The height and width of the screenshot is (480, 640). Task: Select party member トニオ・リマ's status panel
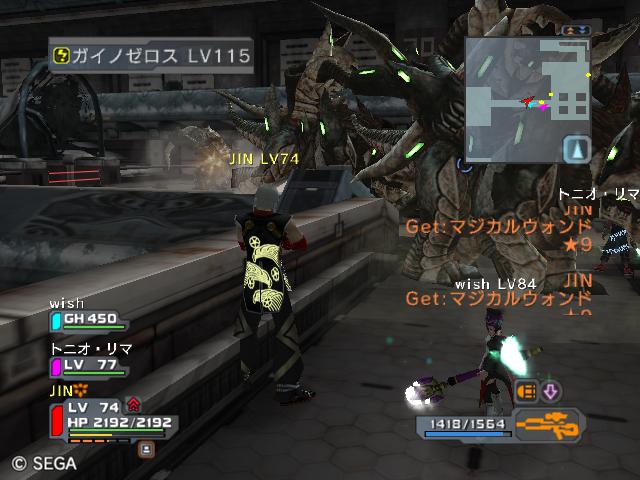[89, 365]
